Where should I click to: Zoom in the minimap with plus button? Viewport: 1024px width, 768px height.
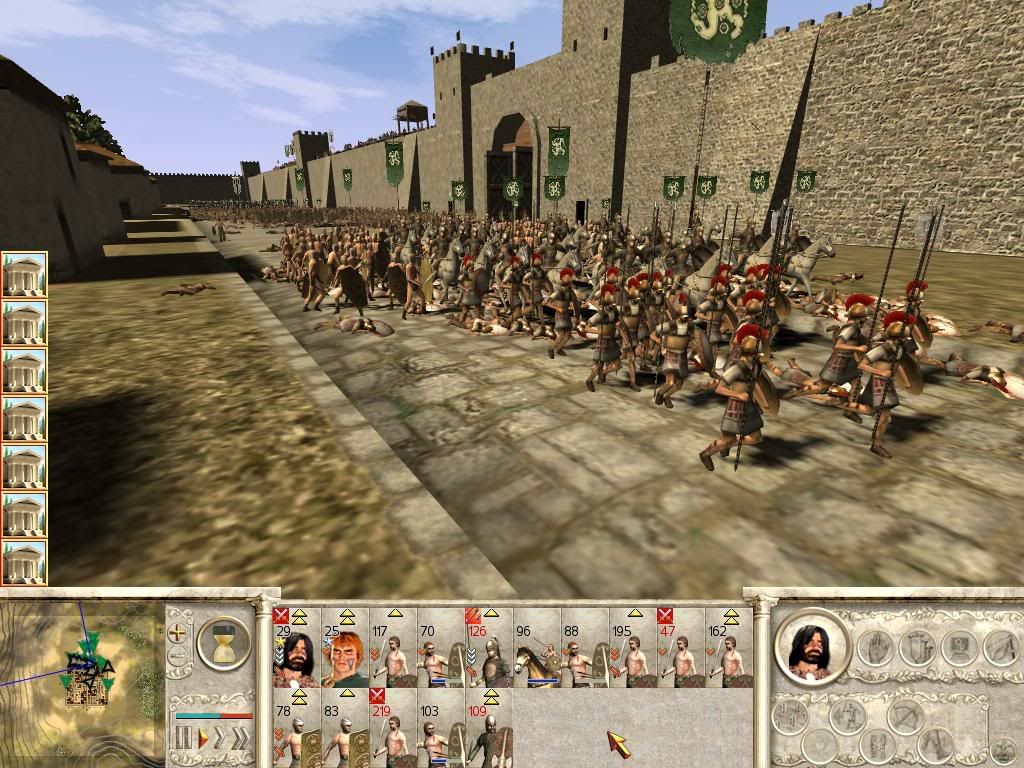[178, 632]
